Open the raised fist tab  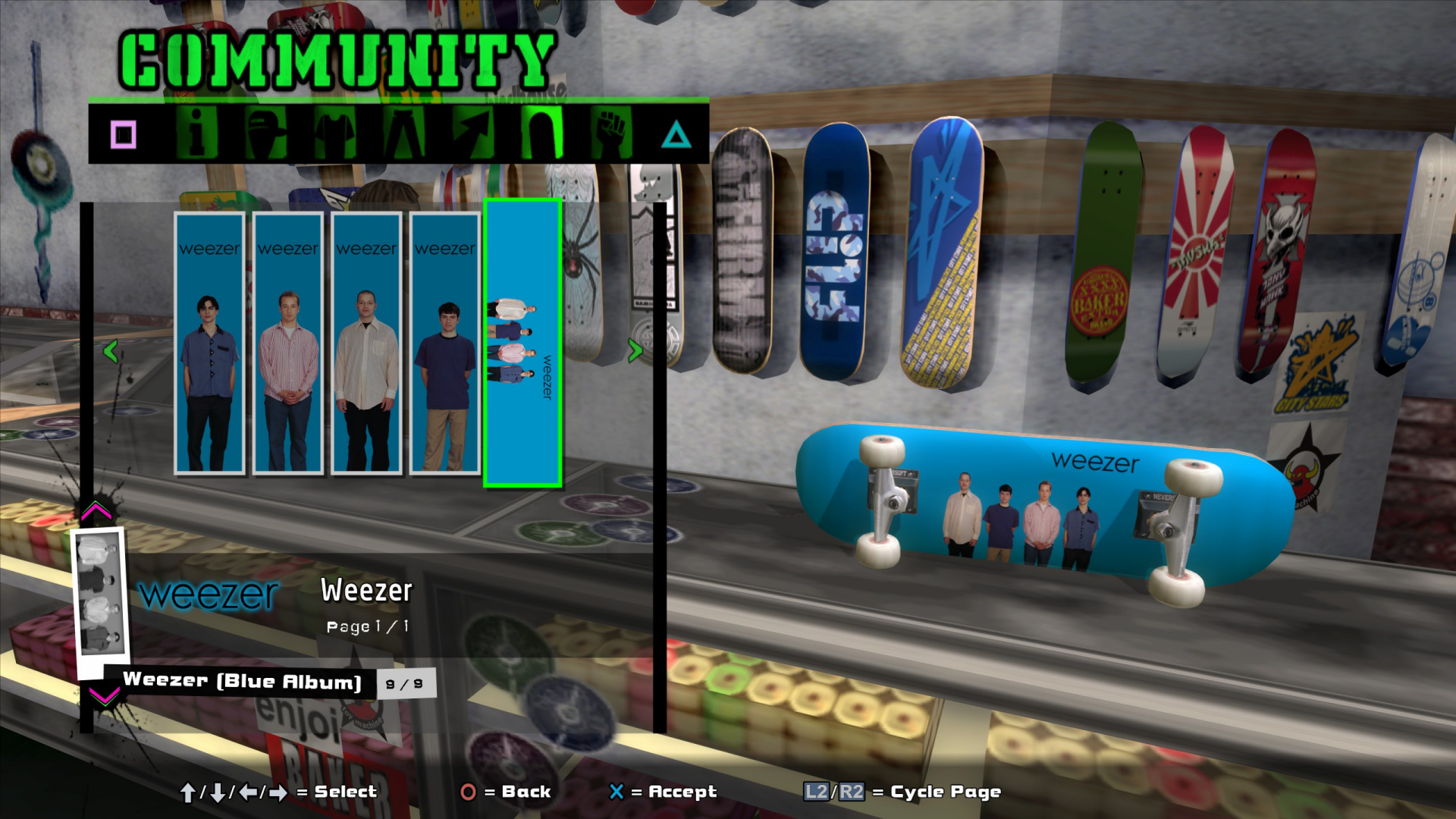pos(611,133)
